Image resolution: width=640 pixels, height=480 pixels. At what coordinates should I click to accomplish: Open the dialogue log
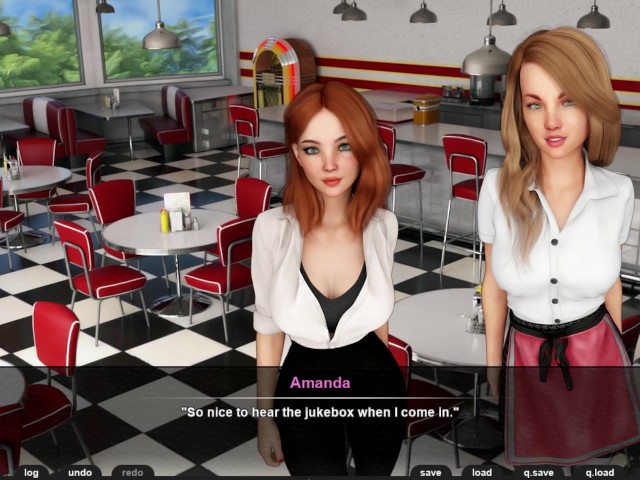click(31, 472)
